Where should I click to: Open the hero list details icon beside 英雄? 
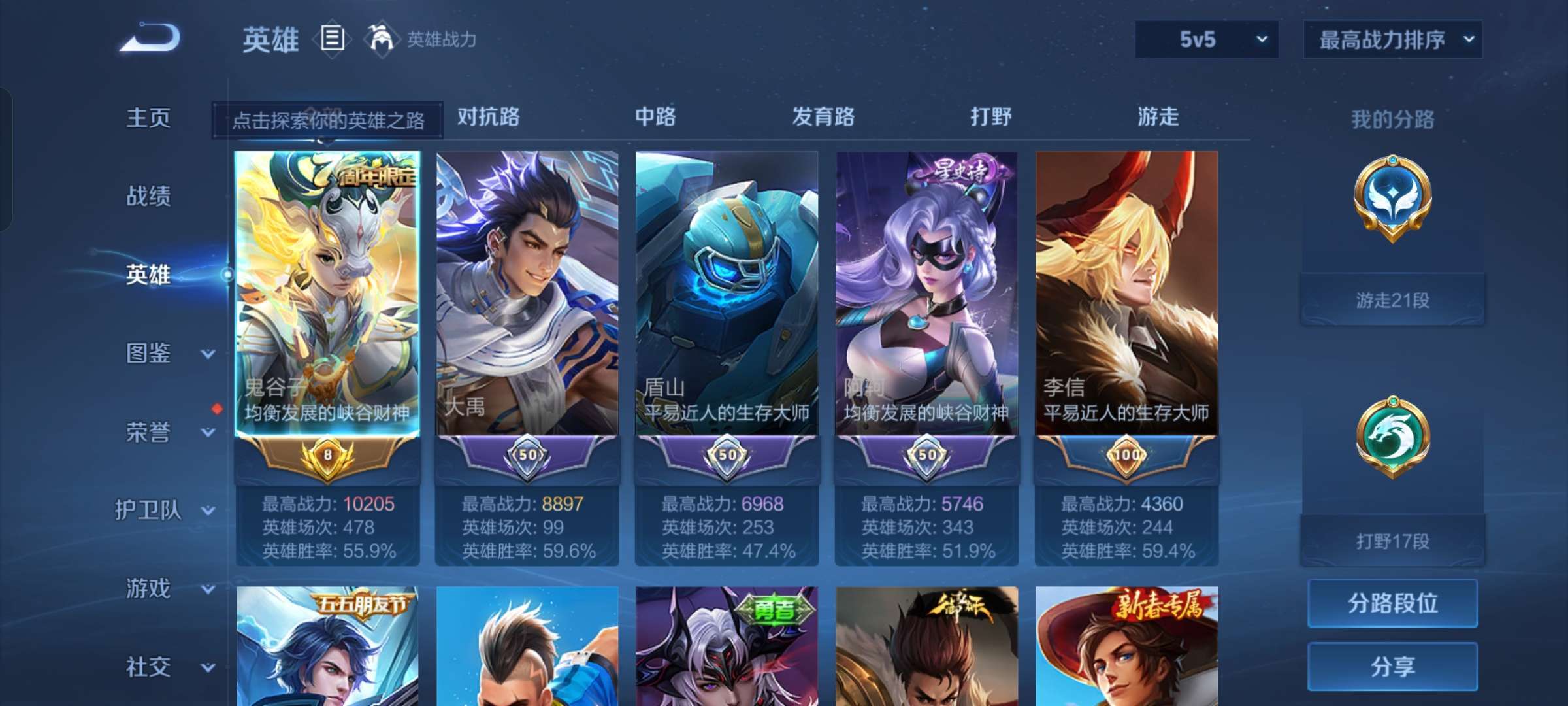(332, 39)
